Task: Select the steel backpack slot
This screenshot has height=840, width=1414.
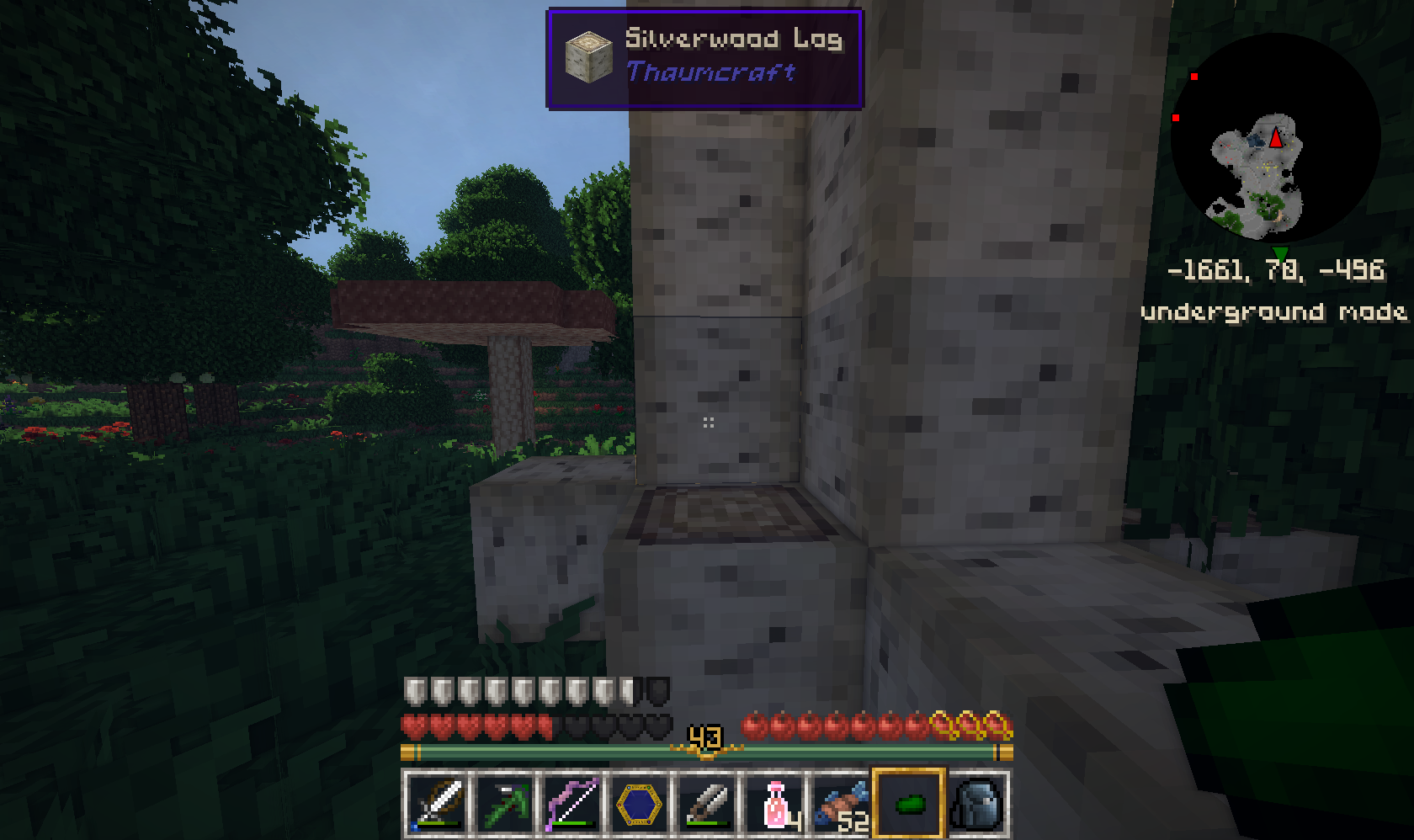Action: [x=976, y=804]
